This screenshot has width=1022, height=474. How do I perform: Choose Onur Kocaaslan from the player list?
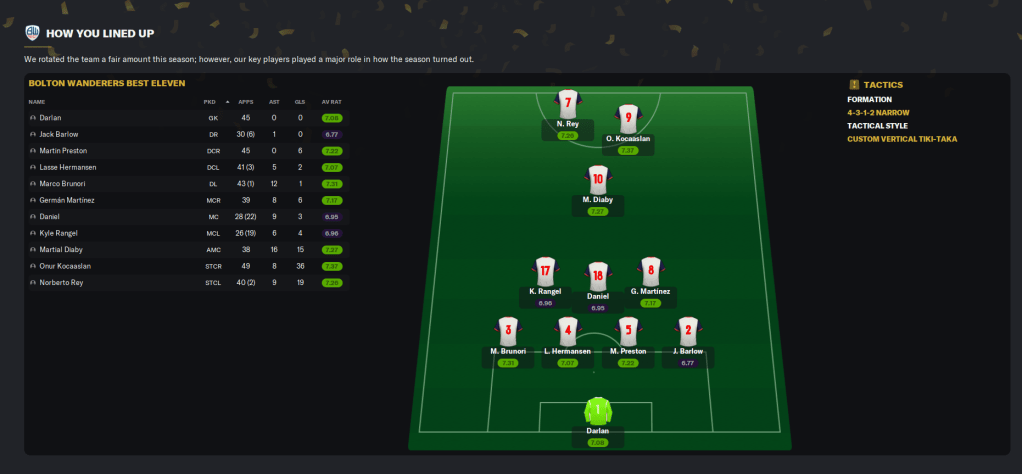point(65,266)
